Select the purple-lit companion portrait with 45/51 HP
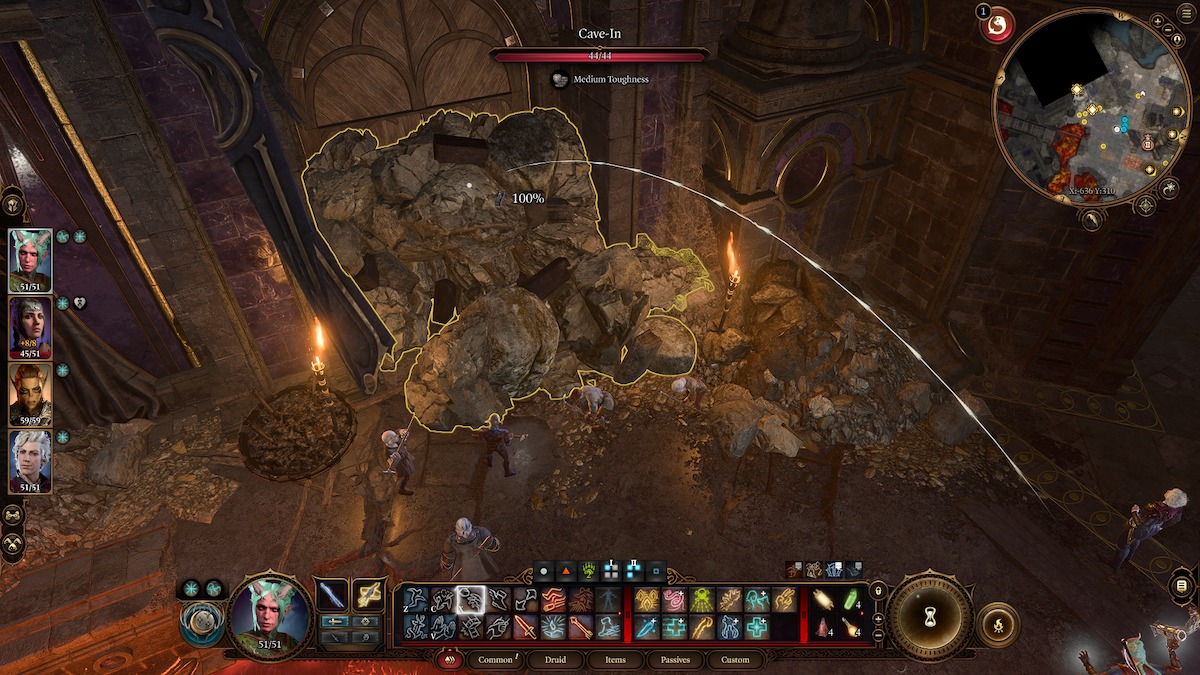This screenshot has height=675, width=1200. pos(31,327)
